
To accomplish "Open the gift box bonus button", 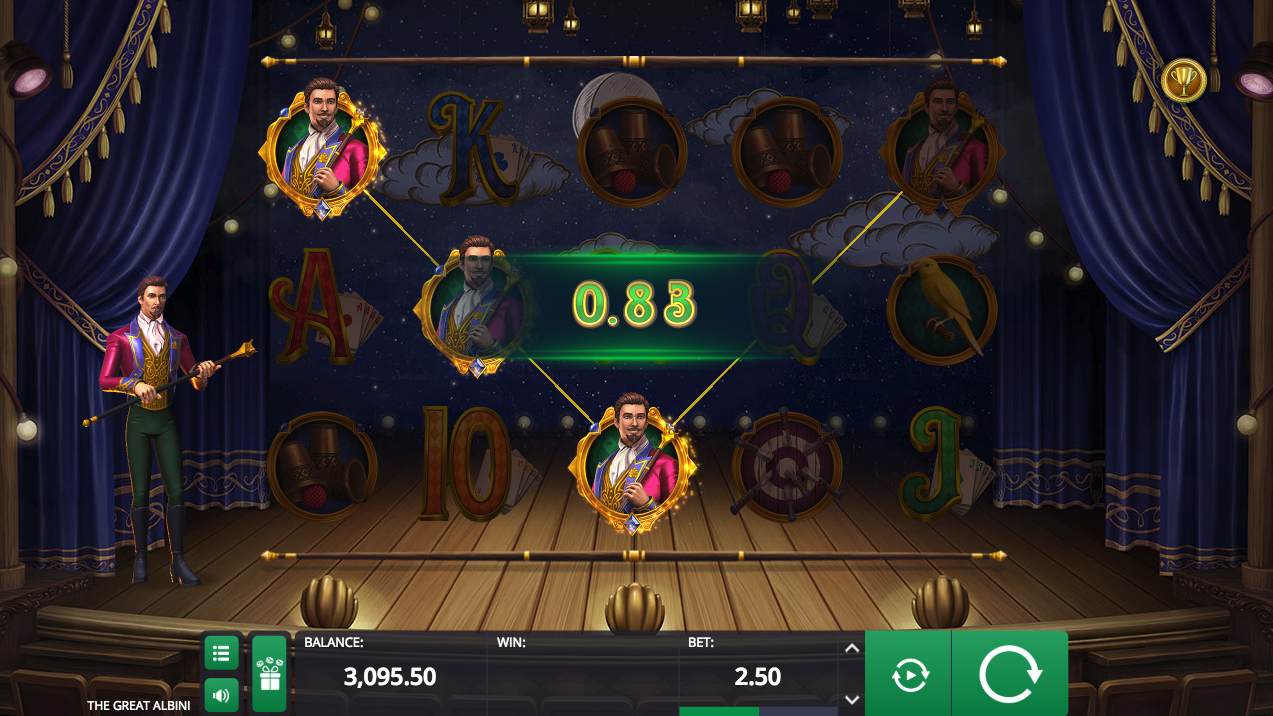I will point(269,674).
